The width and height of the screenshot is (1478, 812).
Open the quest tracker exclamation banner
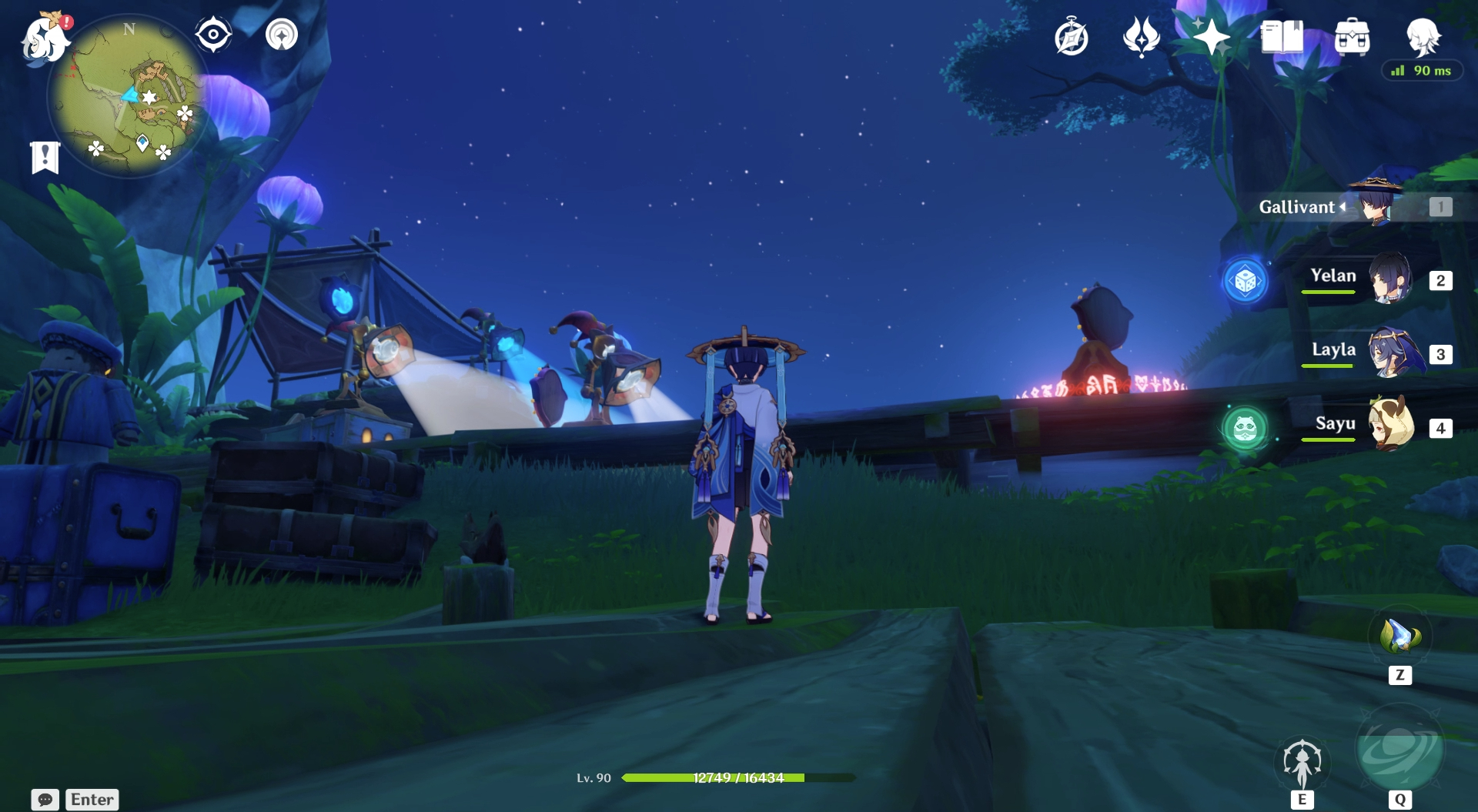coord(45,157)
